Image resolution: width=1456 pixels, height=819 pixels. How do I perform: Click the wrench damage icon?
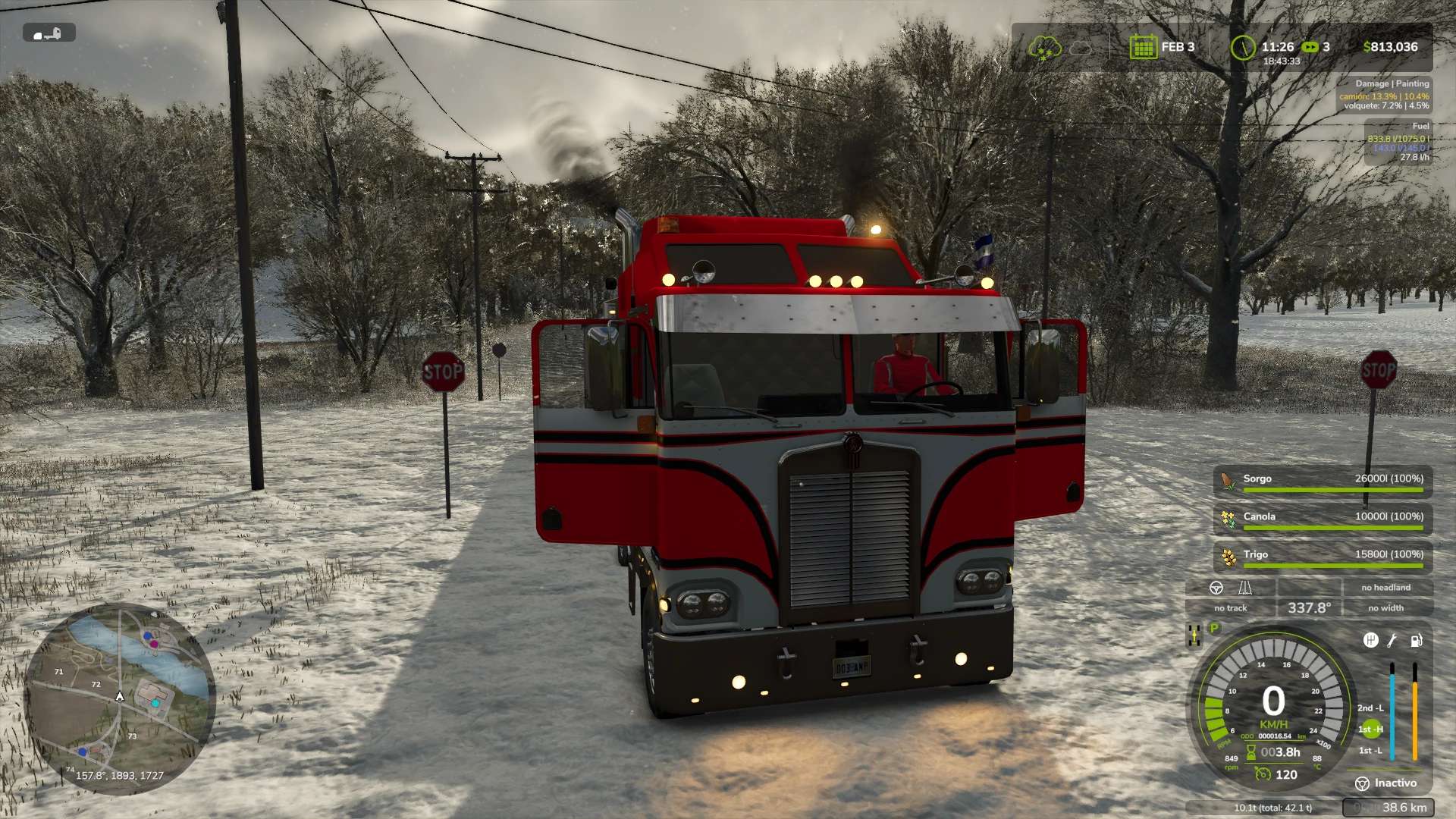(x=1392, y=641)
